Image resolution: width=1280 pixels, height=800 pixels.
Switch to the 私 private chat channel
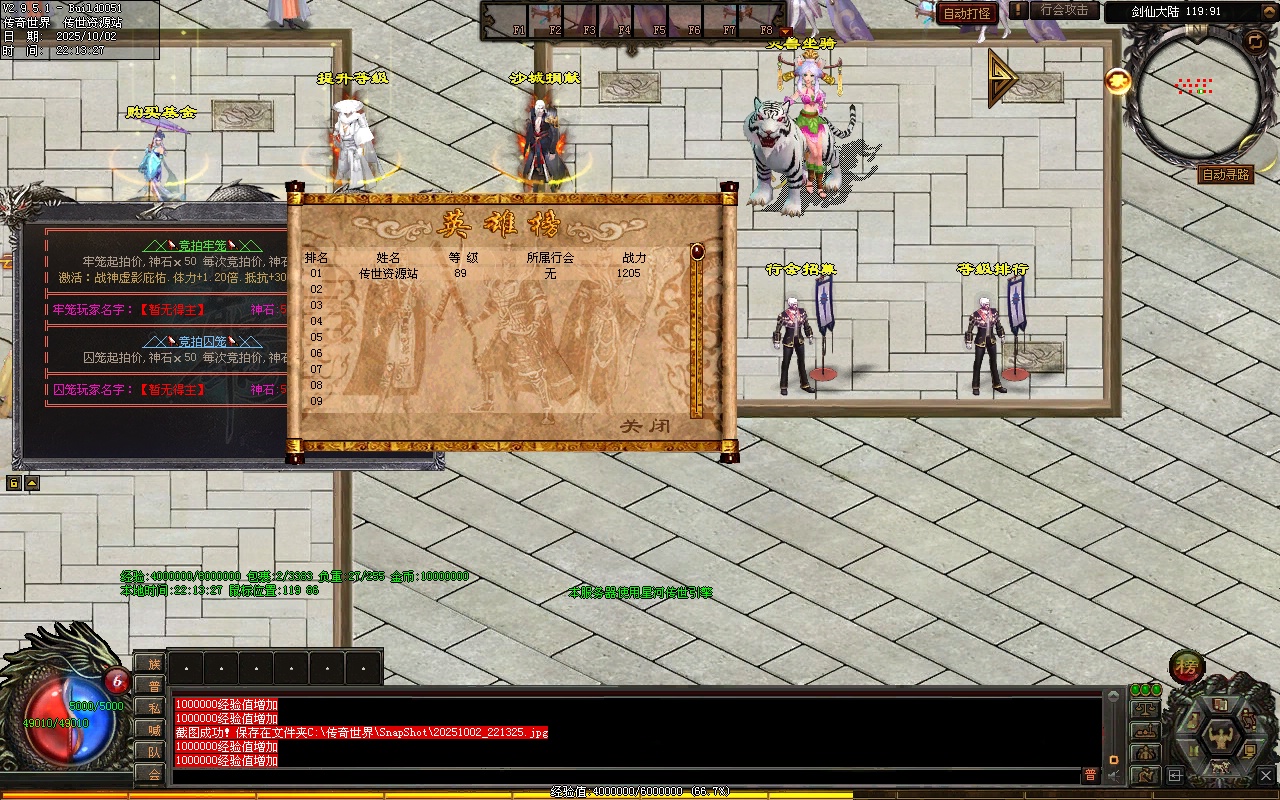[x=153, y=708]
